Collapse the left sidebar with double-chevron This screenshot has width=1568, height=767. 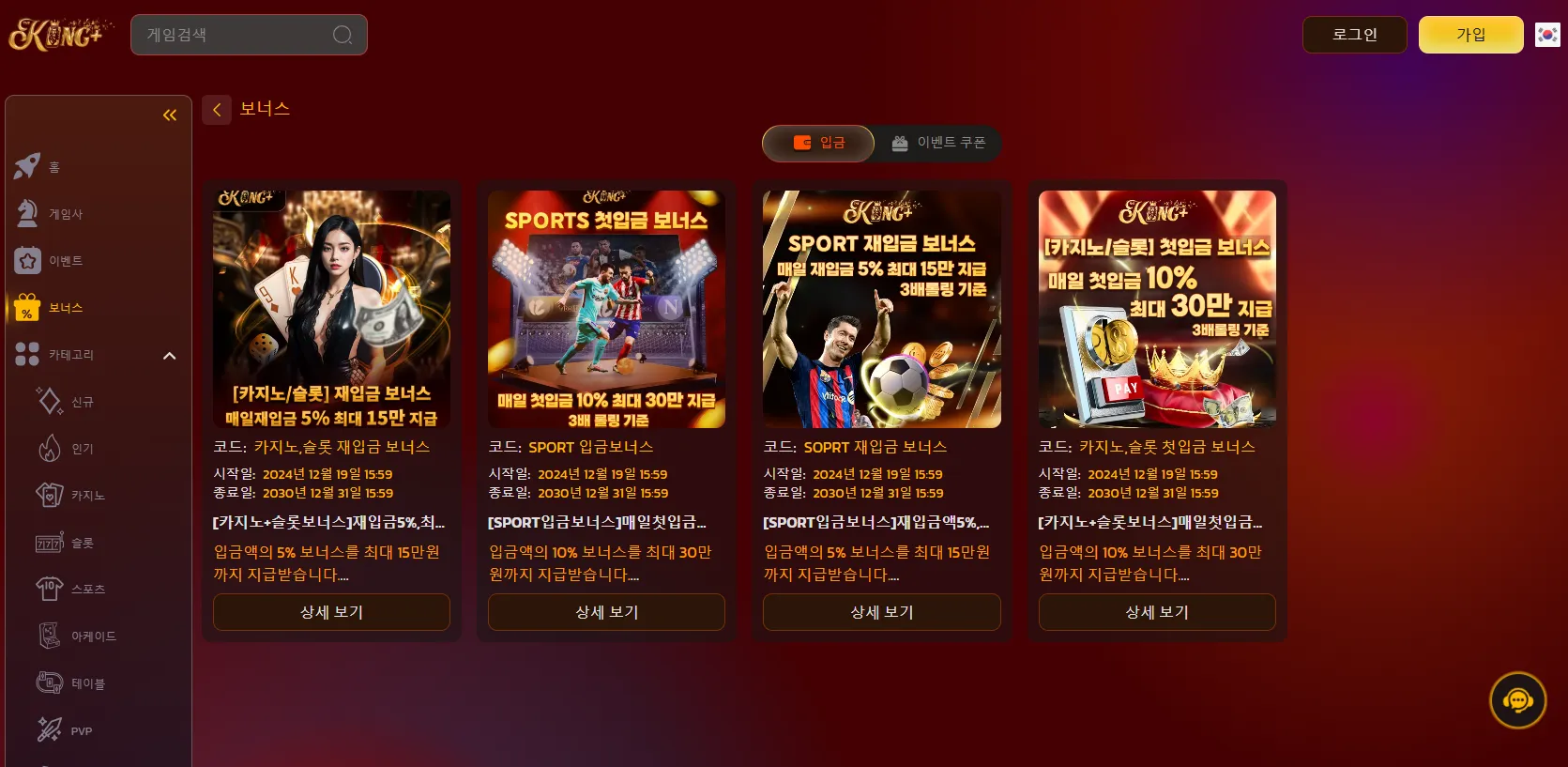pyautogui.click(x=170, y=115)
